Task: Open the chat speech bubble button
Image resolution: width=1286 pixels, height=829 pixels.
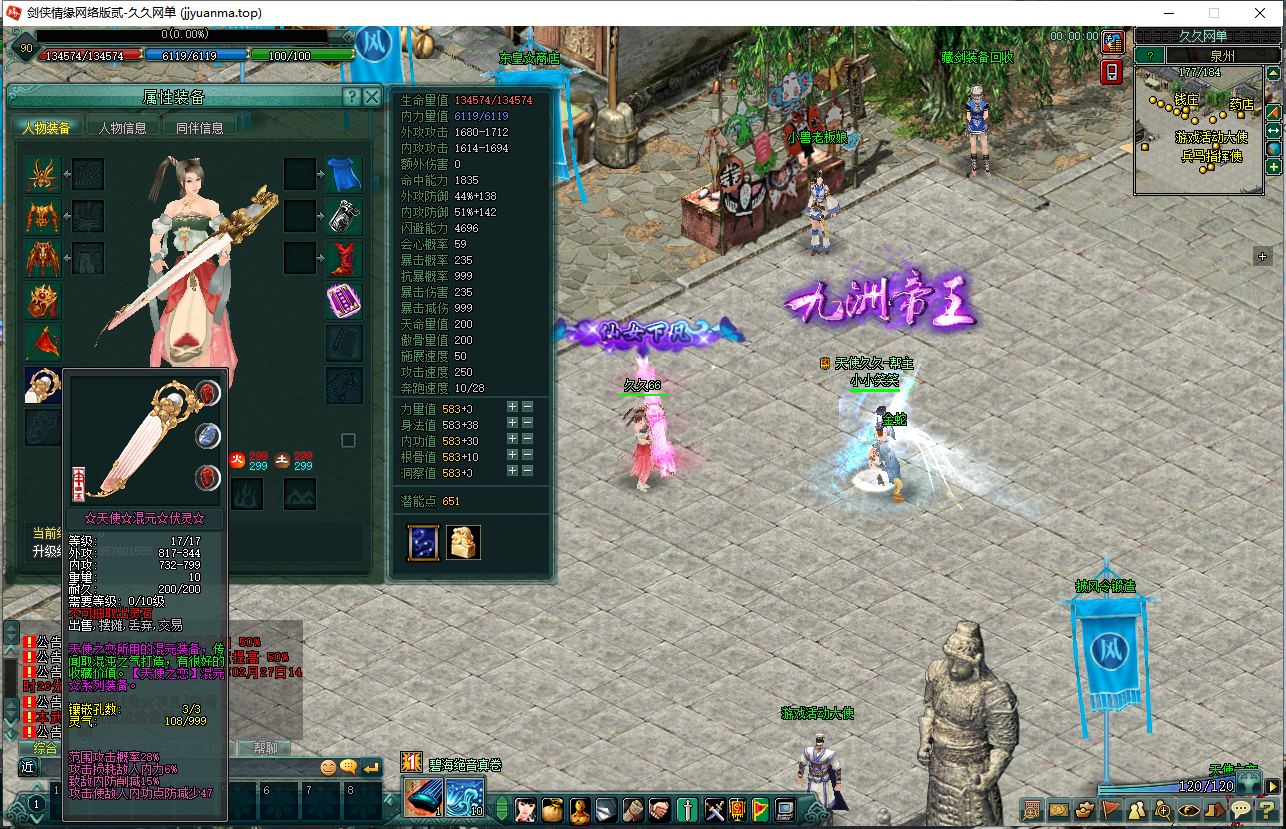Action: 1241,809
